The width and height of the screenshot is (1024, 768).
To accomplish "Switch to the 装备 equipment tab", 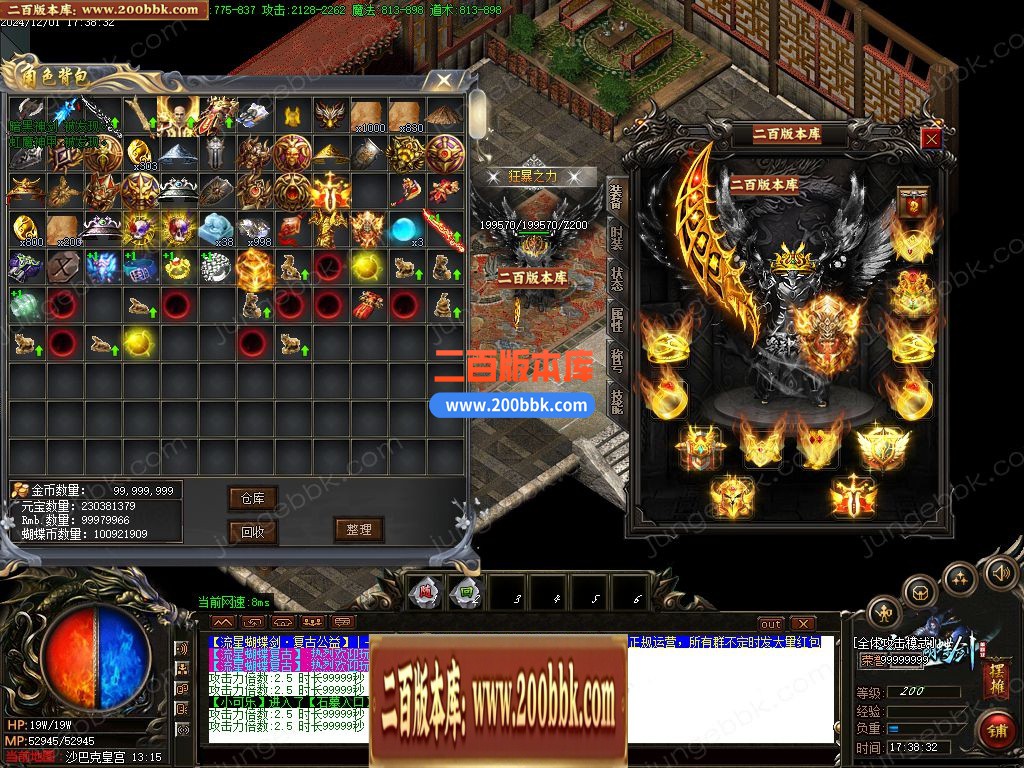I will point(616,198).
